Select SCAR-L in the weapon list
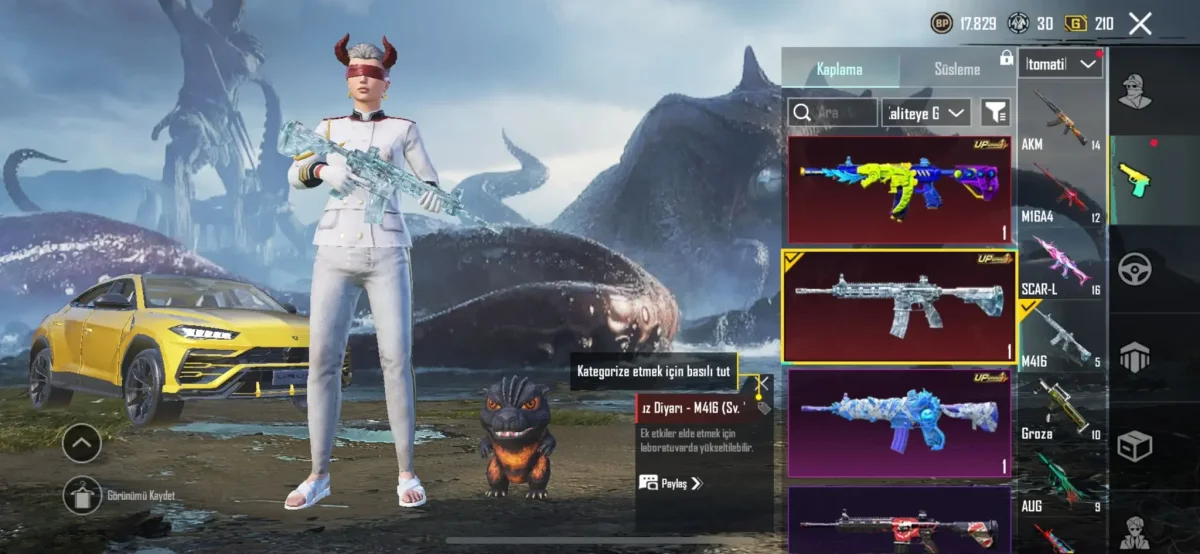The height and width of the screenshot is (554, 1200). [1061, 265]
